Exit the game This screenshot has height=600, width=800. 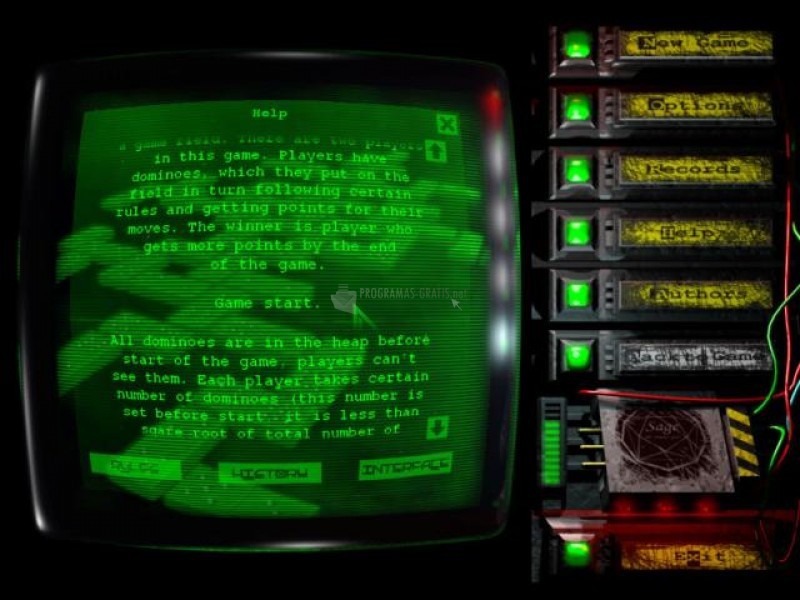tap(694, 555)
